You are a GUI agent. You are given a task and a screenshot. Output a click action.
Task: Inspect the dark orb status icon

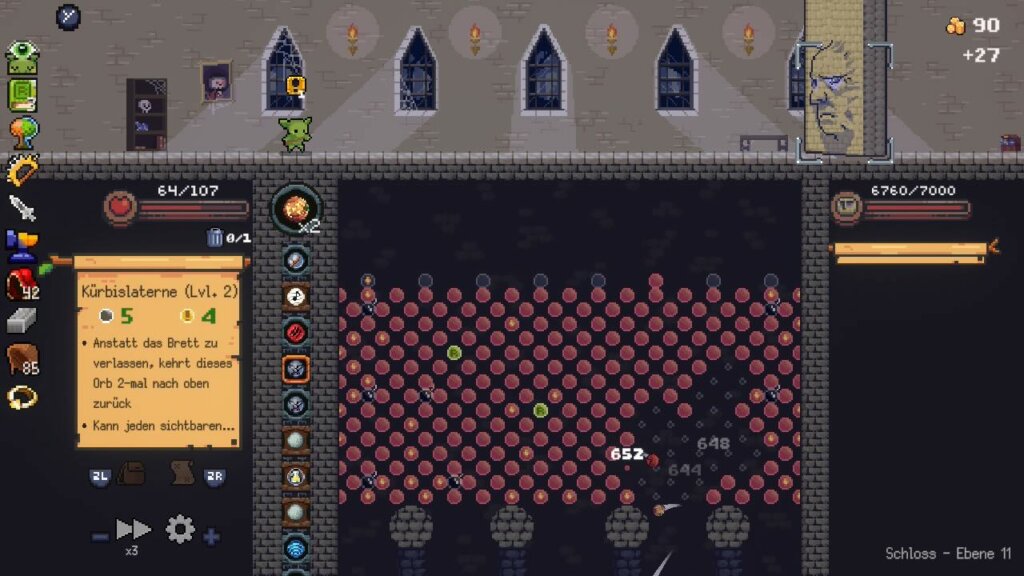coord(68,17)
